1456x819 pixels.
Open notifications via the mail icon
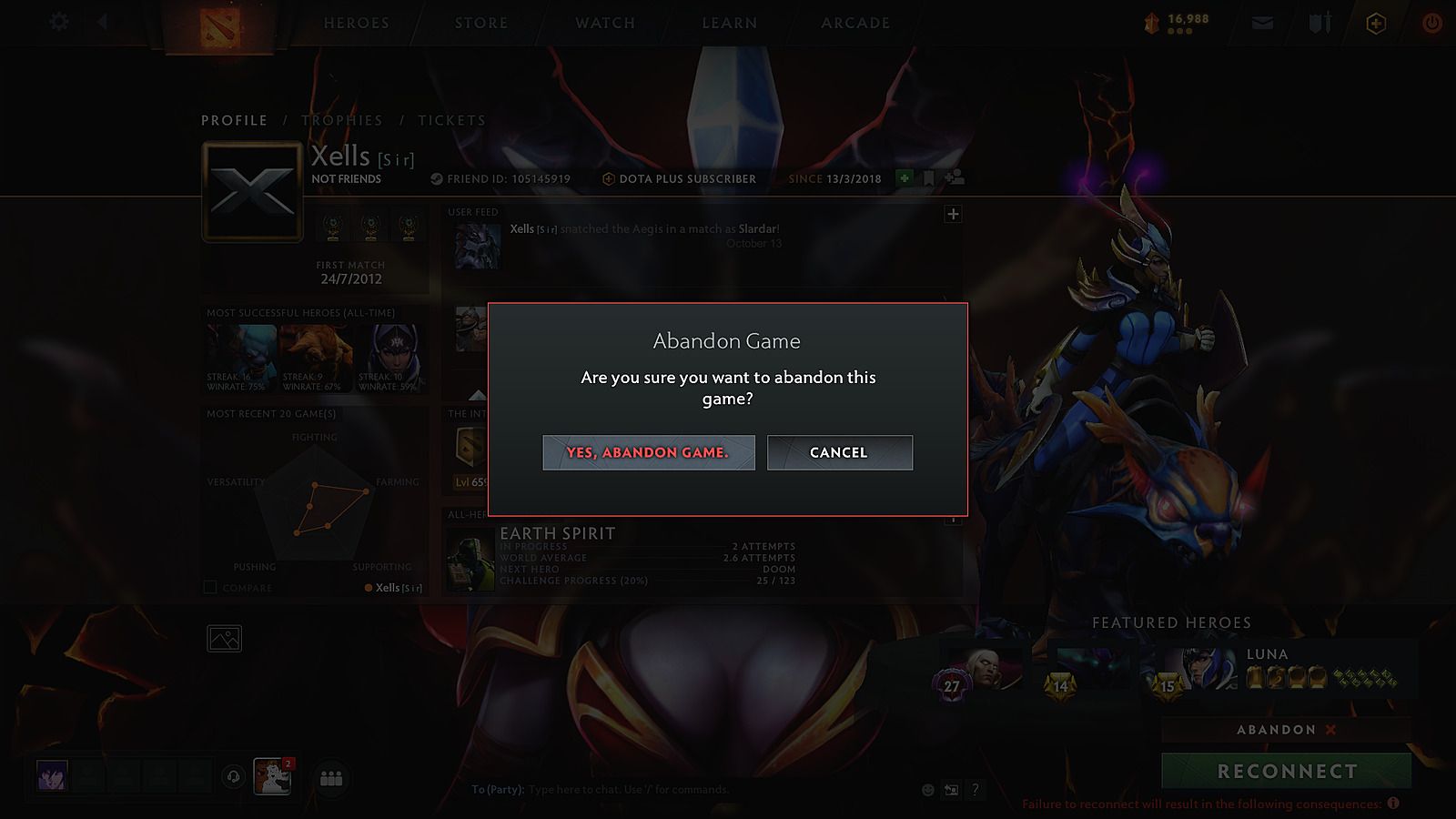[1261, 23]
